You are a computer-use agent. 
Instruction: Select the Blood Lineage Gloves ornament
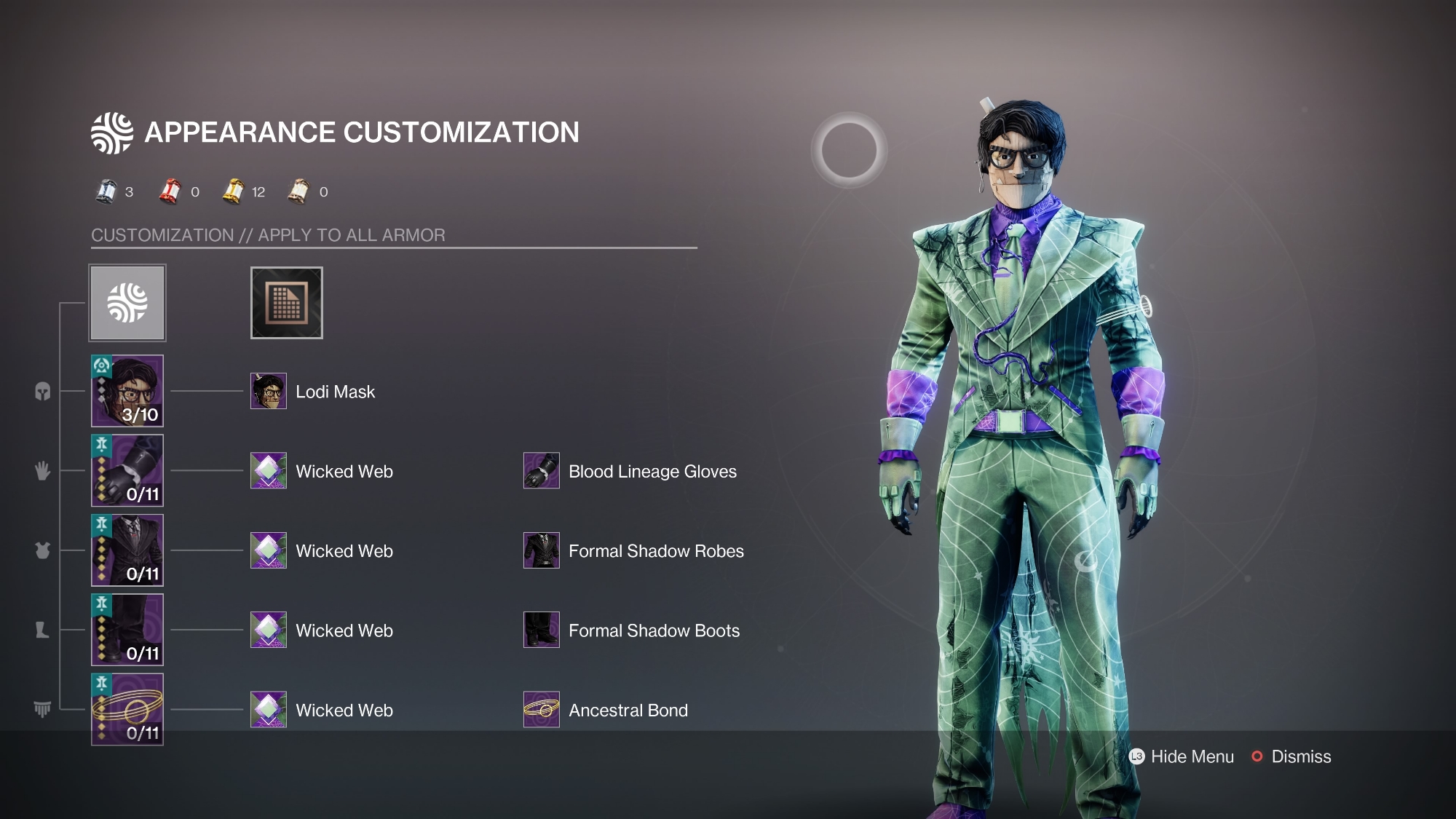pos(542,471)
